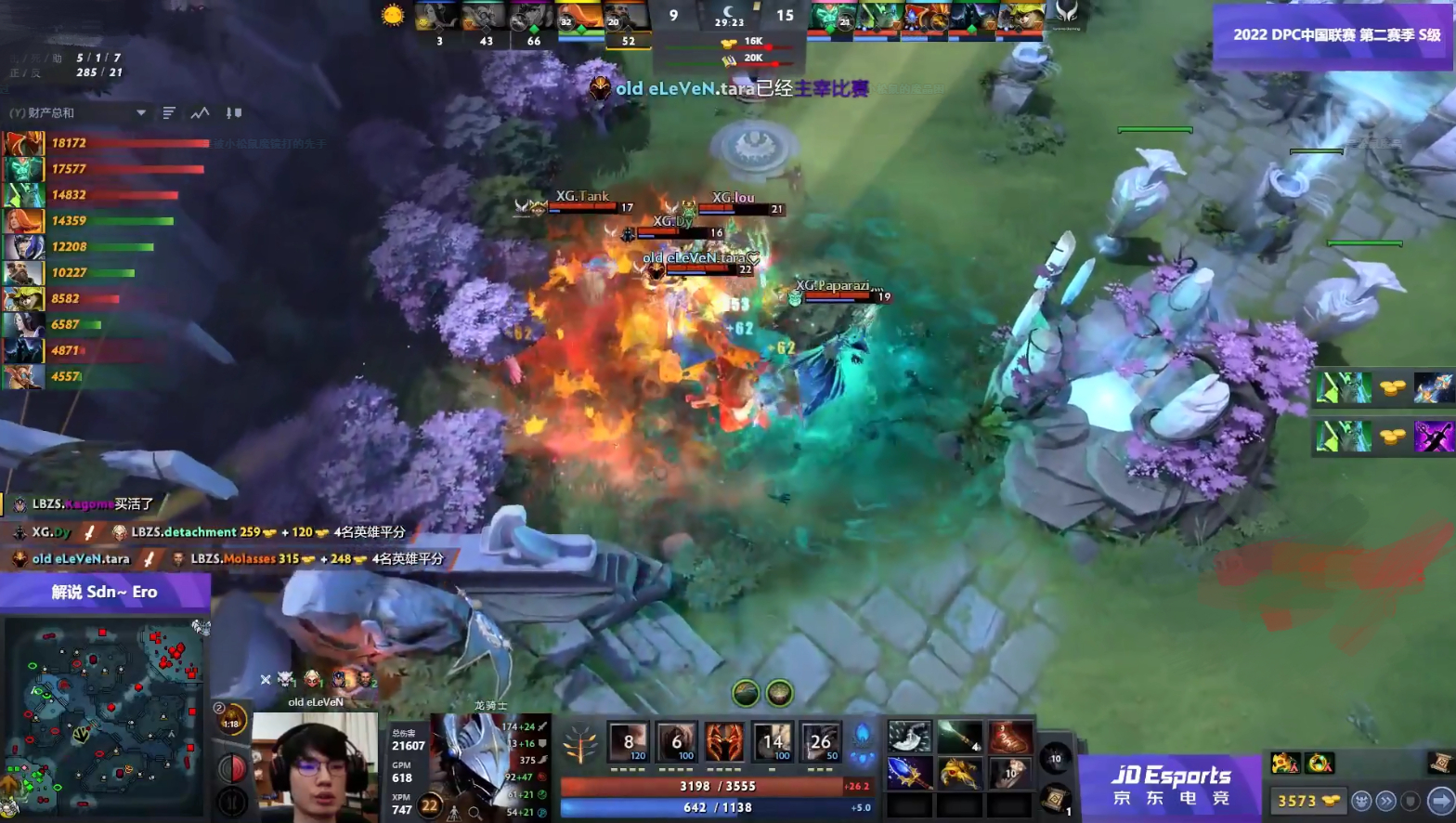Click the courier icon near the gold display
The height and width of the screenshot is (823, 1456).
click(x=1360, y=801)
